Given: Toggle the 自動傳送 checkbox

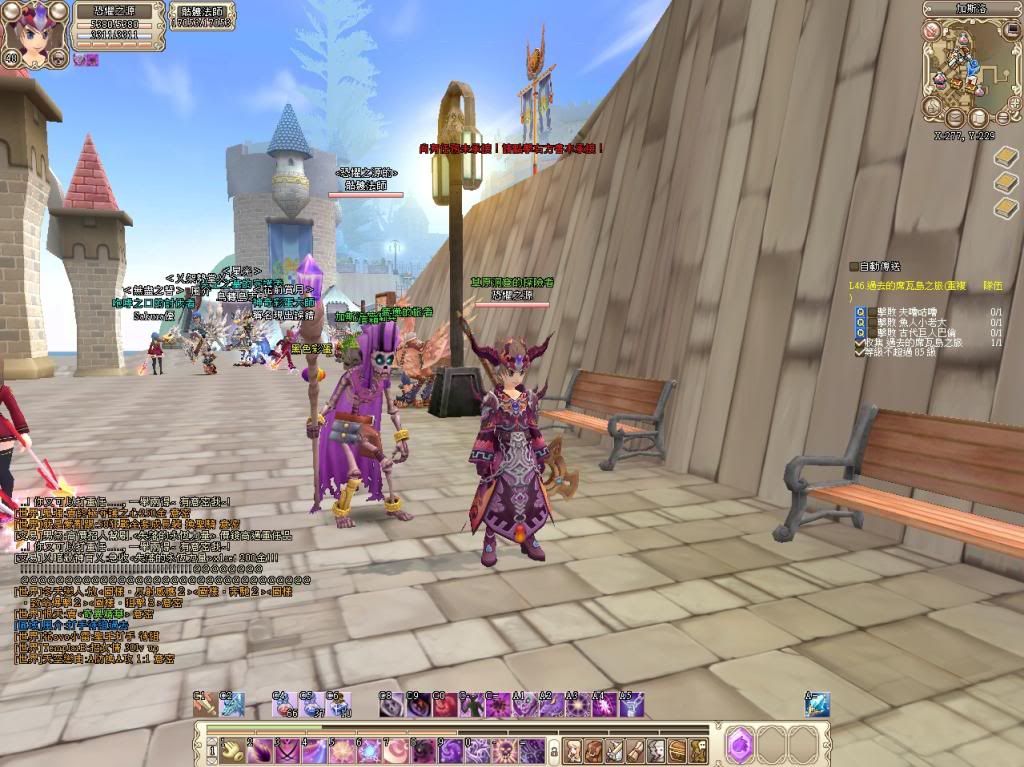Looking at the screenshot, I should click(853, 266).
